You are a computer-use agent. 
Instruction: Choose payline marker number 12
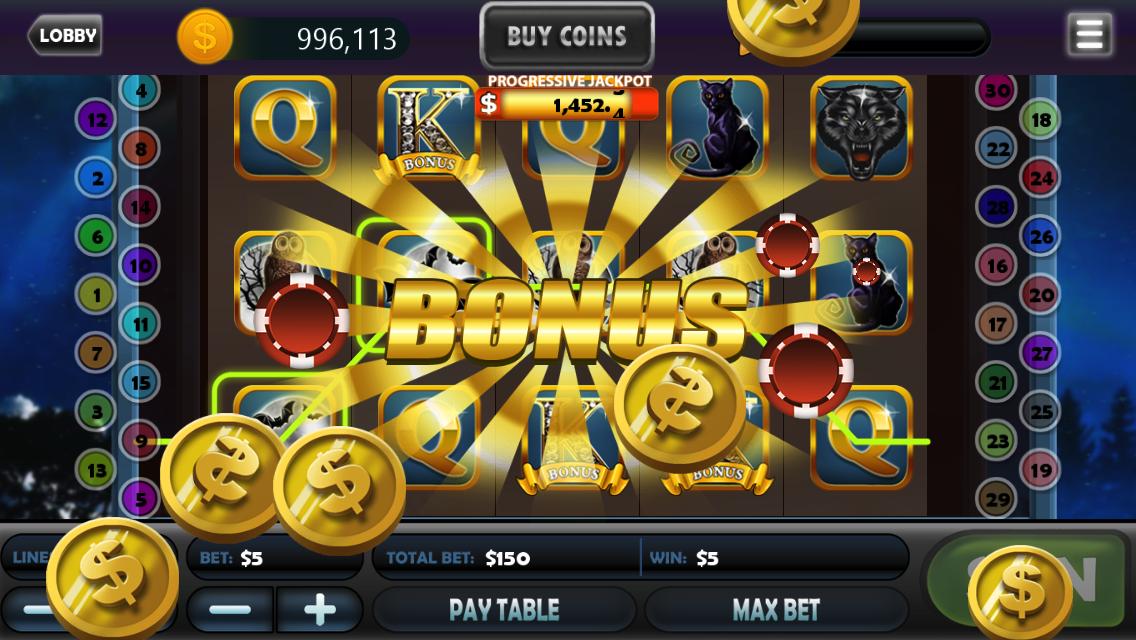pyautogui.click(x=97, y=121)
